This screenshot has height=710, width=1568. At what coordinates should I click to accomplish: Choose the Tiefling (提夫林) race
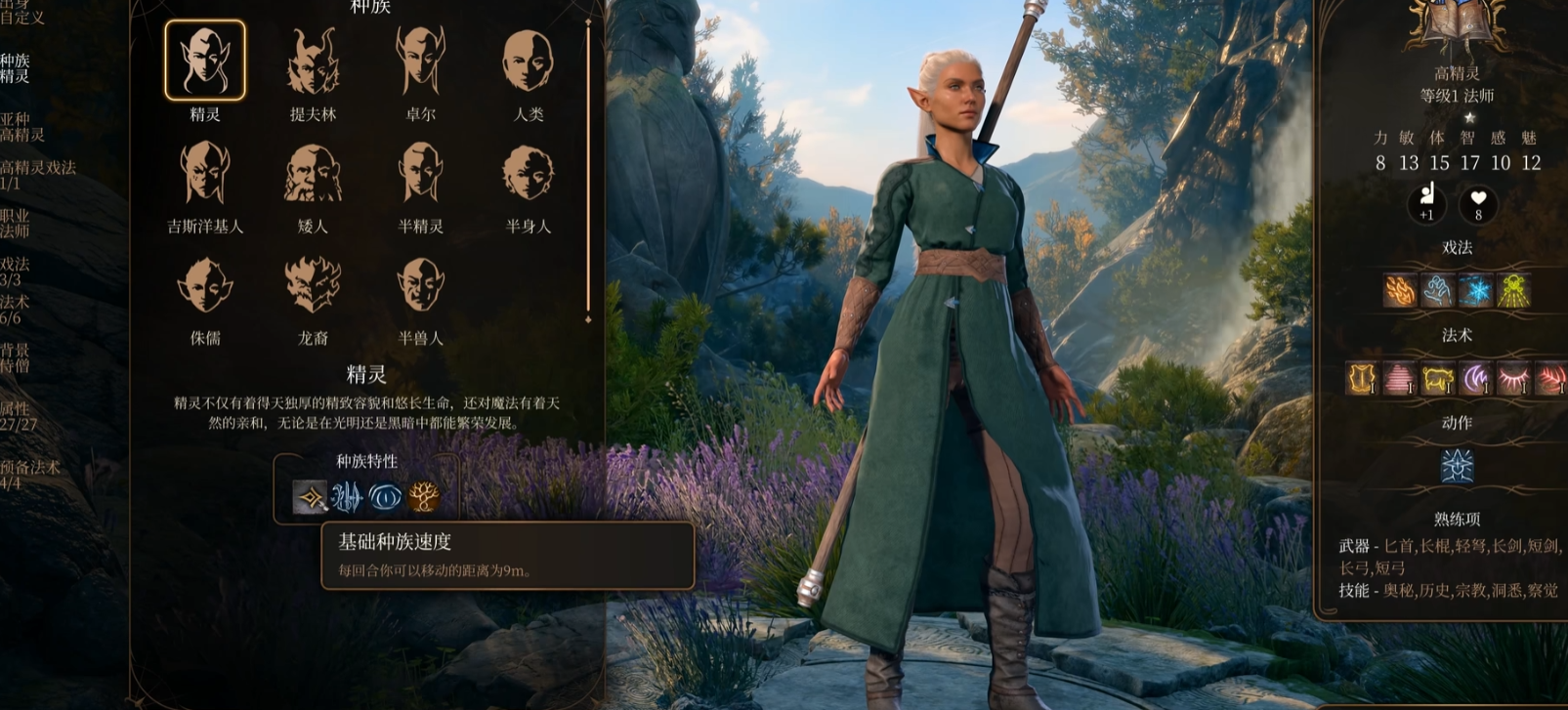(x=313, y=61)
